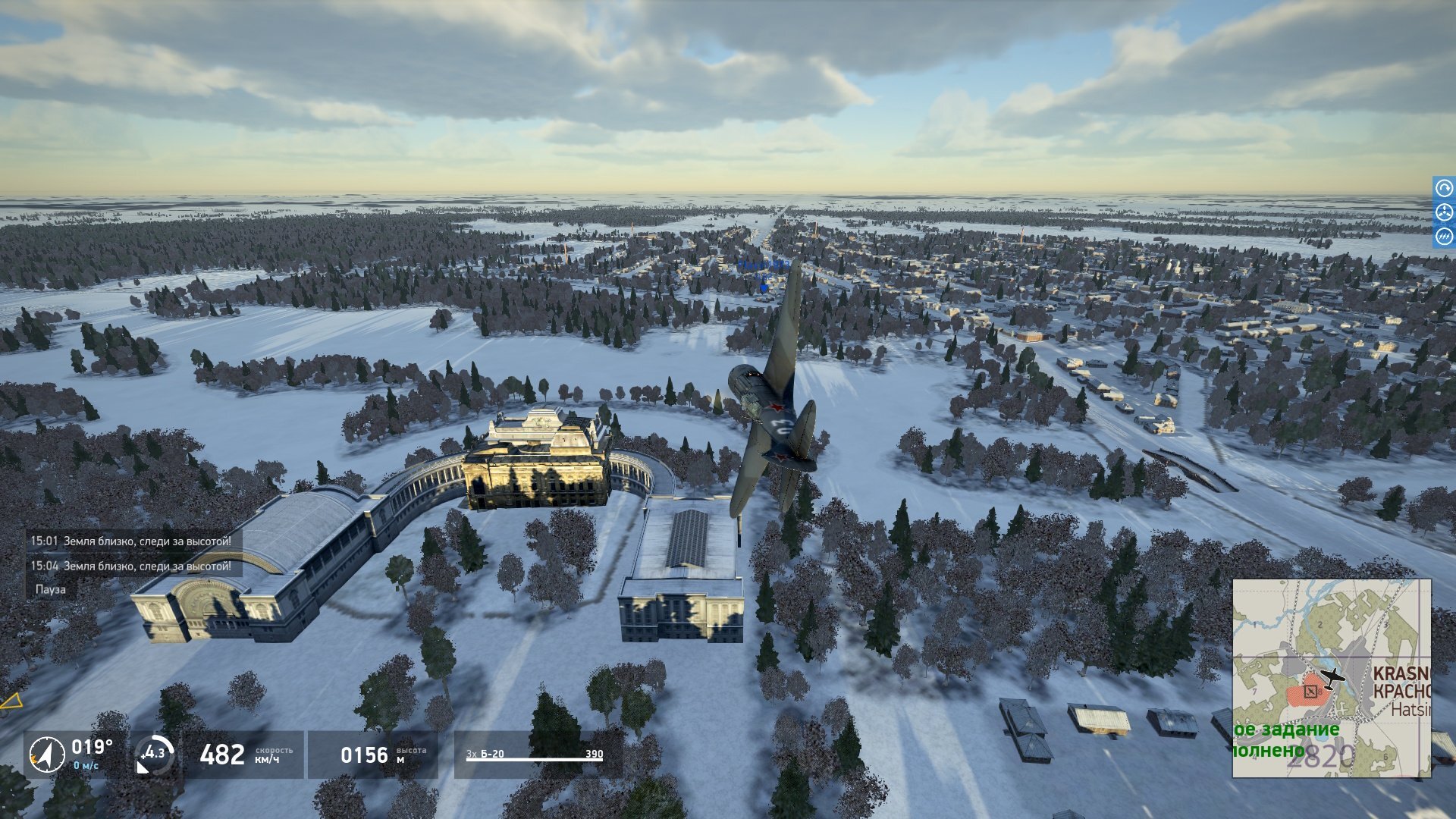Viewport: 1456px width, 819px height.
Task: Open the Krasnogvardeysk minimap
Action: 1331,678
